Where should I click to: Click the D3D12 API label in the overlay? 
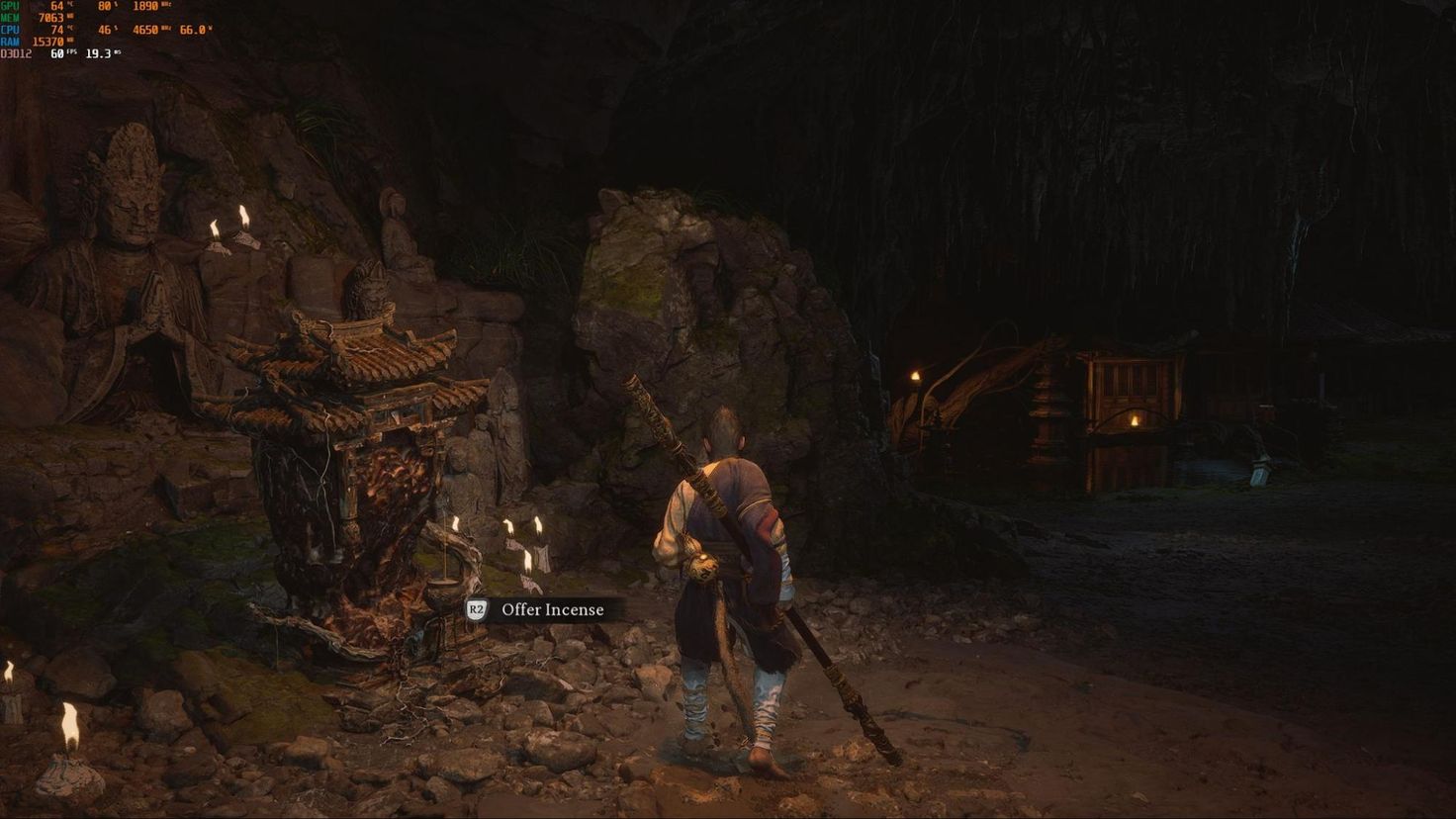click(x=16, y=53)
